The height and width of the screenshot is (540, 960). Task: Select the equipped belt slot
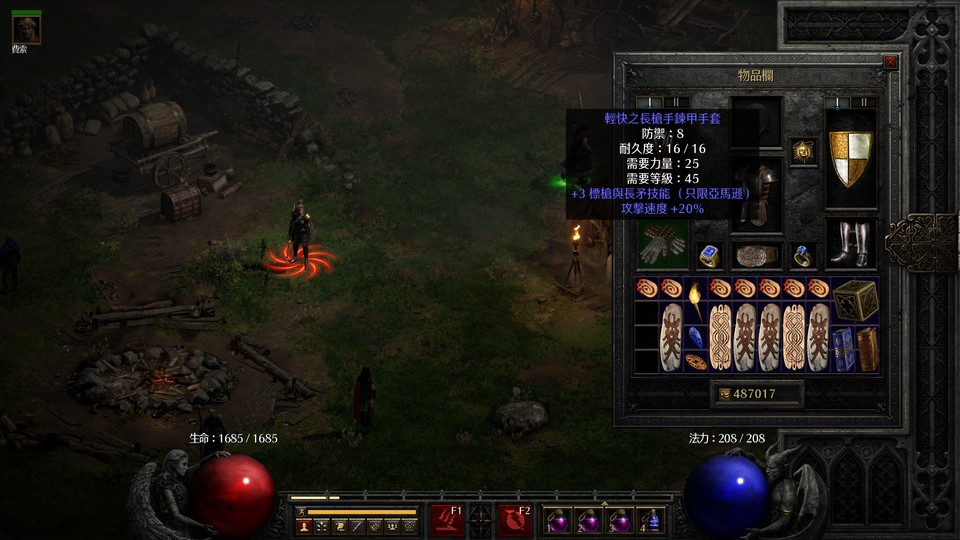point(756,256)
